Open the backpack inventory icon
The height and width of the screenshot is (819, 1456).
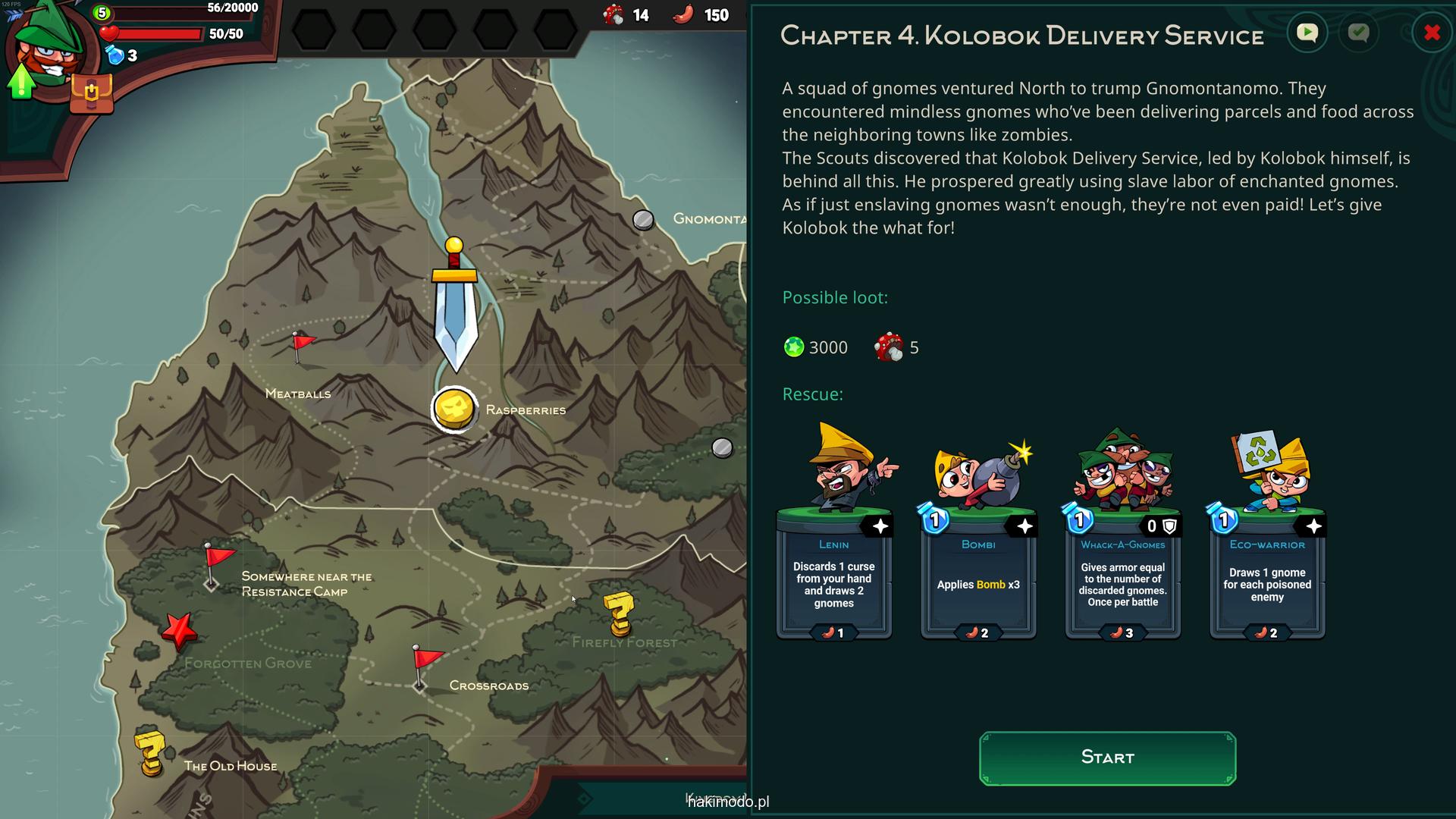click(91, 93)
